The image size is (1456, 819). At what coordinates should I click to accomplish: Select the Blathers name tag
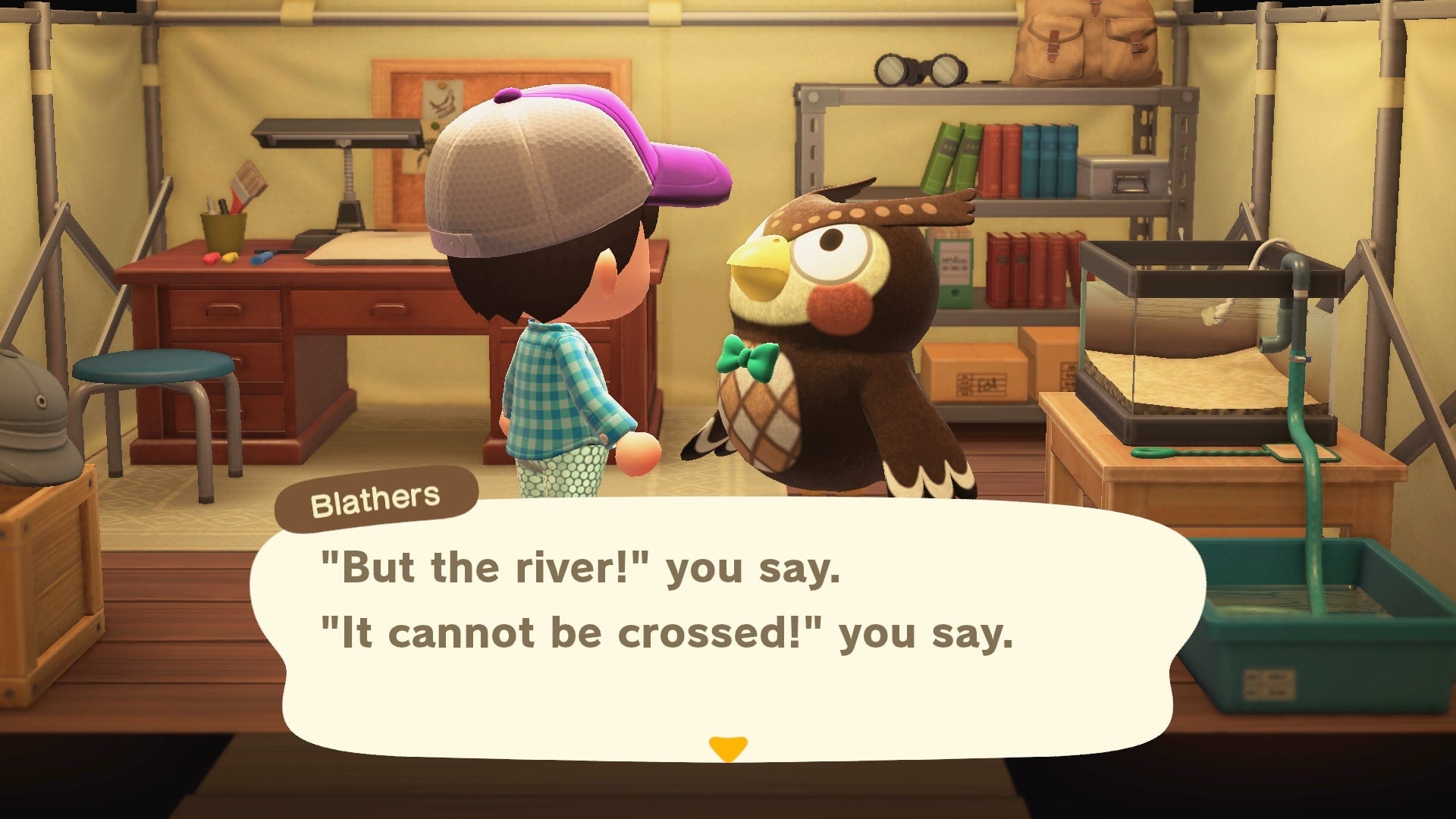(x=377, y=497)
